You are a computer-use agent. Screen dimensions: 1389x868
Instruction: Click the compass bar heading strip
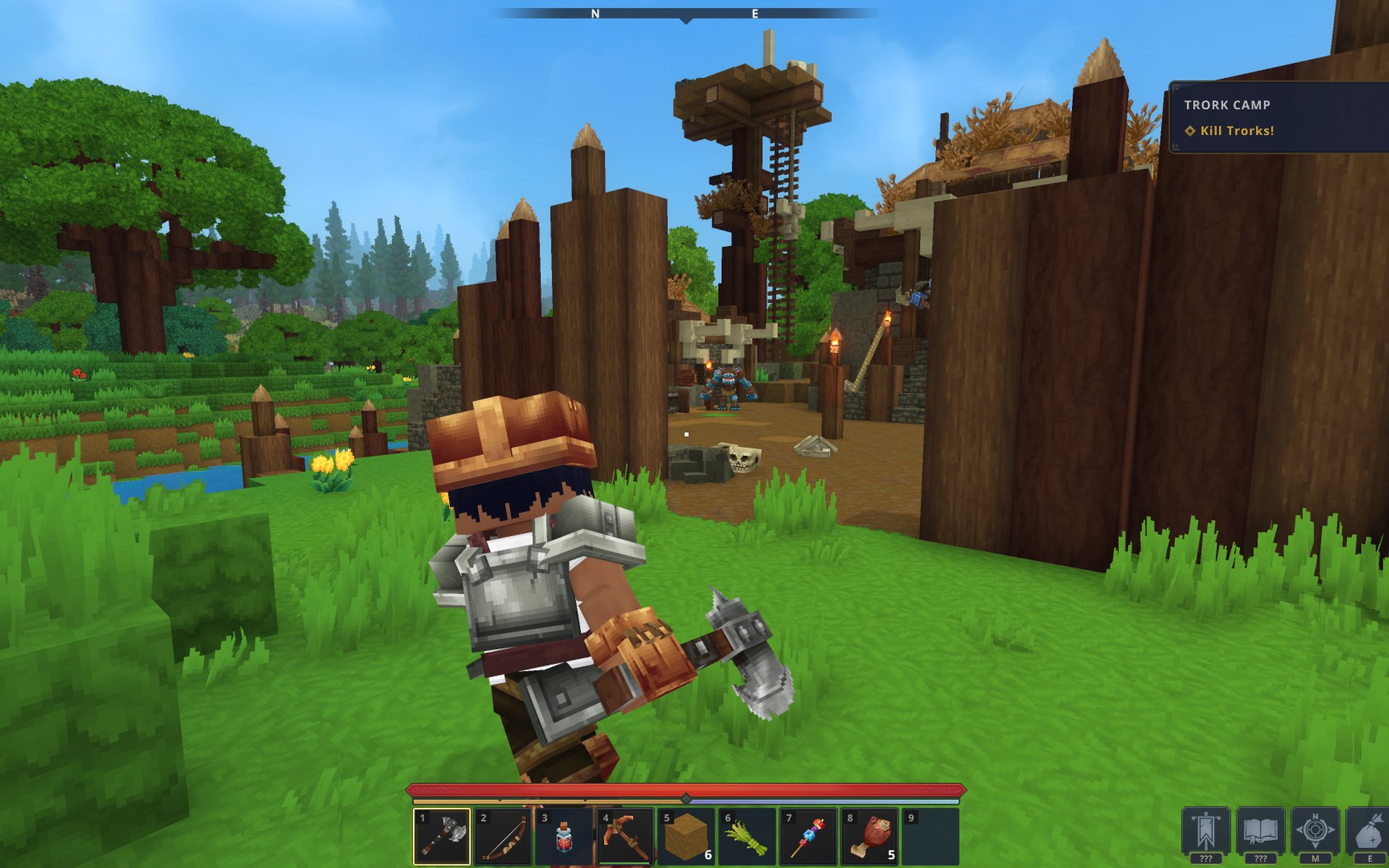point(686,14)
